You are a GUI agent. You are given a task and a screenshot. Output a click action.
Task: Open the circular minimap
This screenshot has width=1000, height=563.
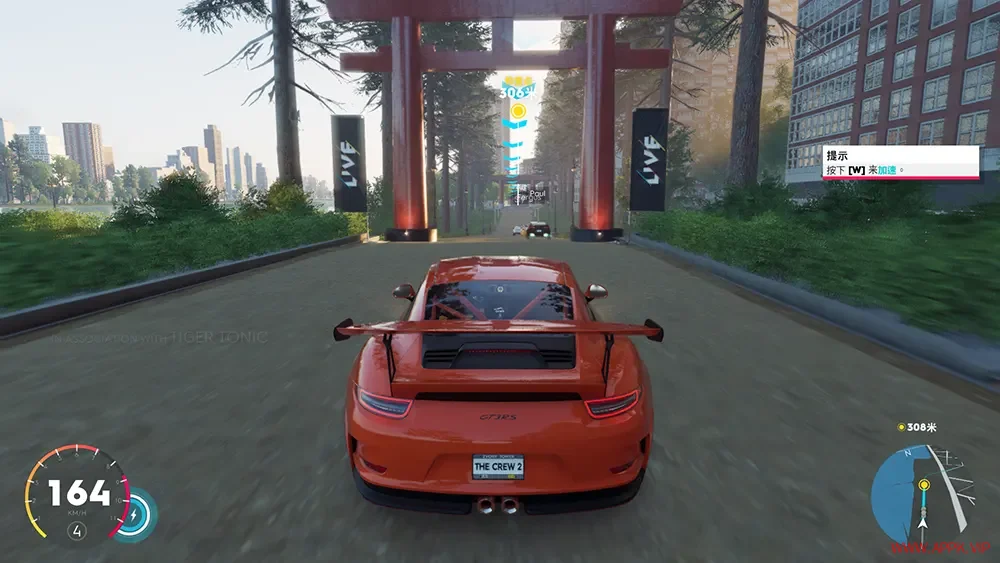[921, 494]
